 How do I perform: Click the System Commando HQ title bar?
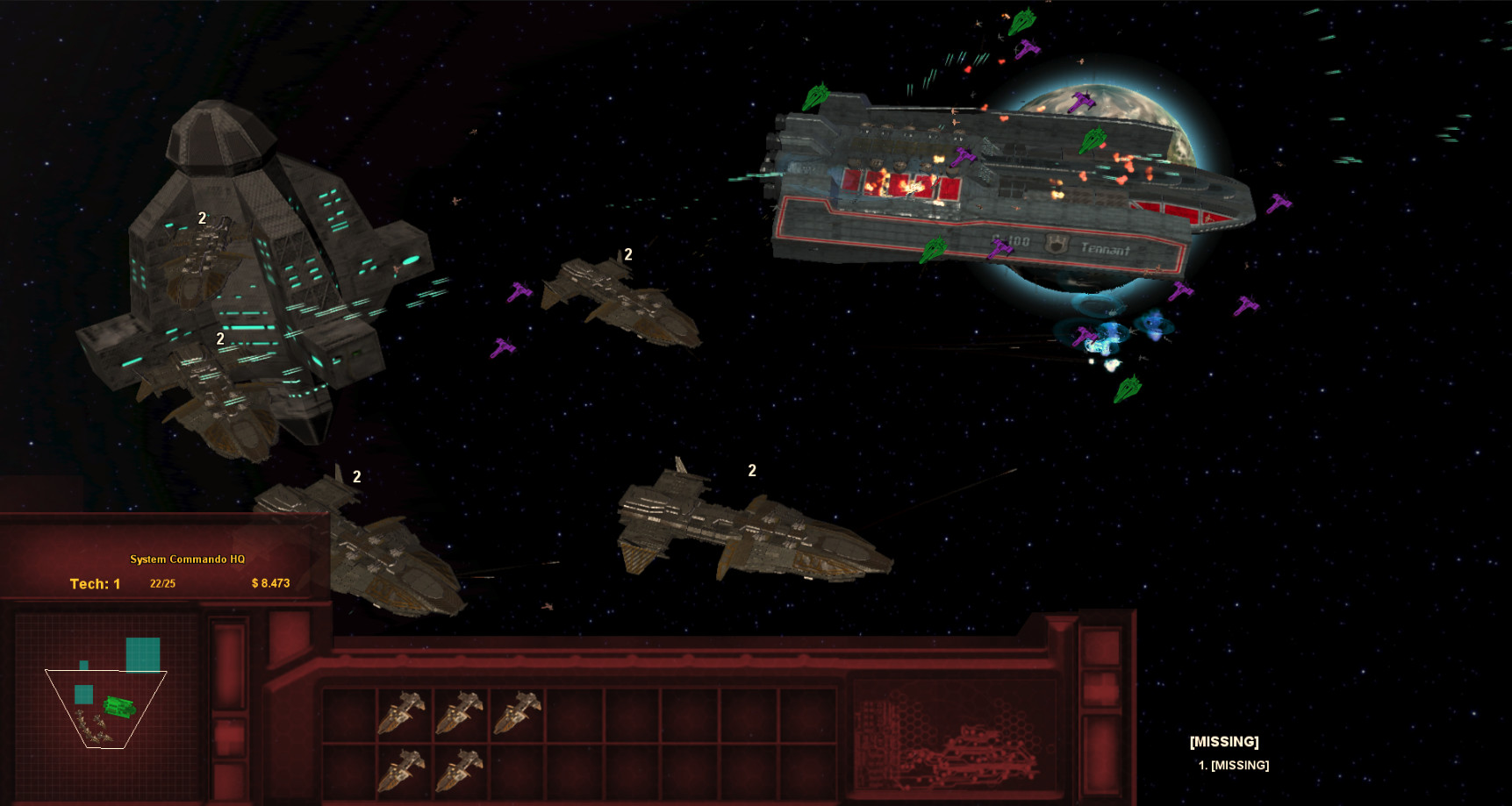click(x=190, y=559)
